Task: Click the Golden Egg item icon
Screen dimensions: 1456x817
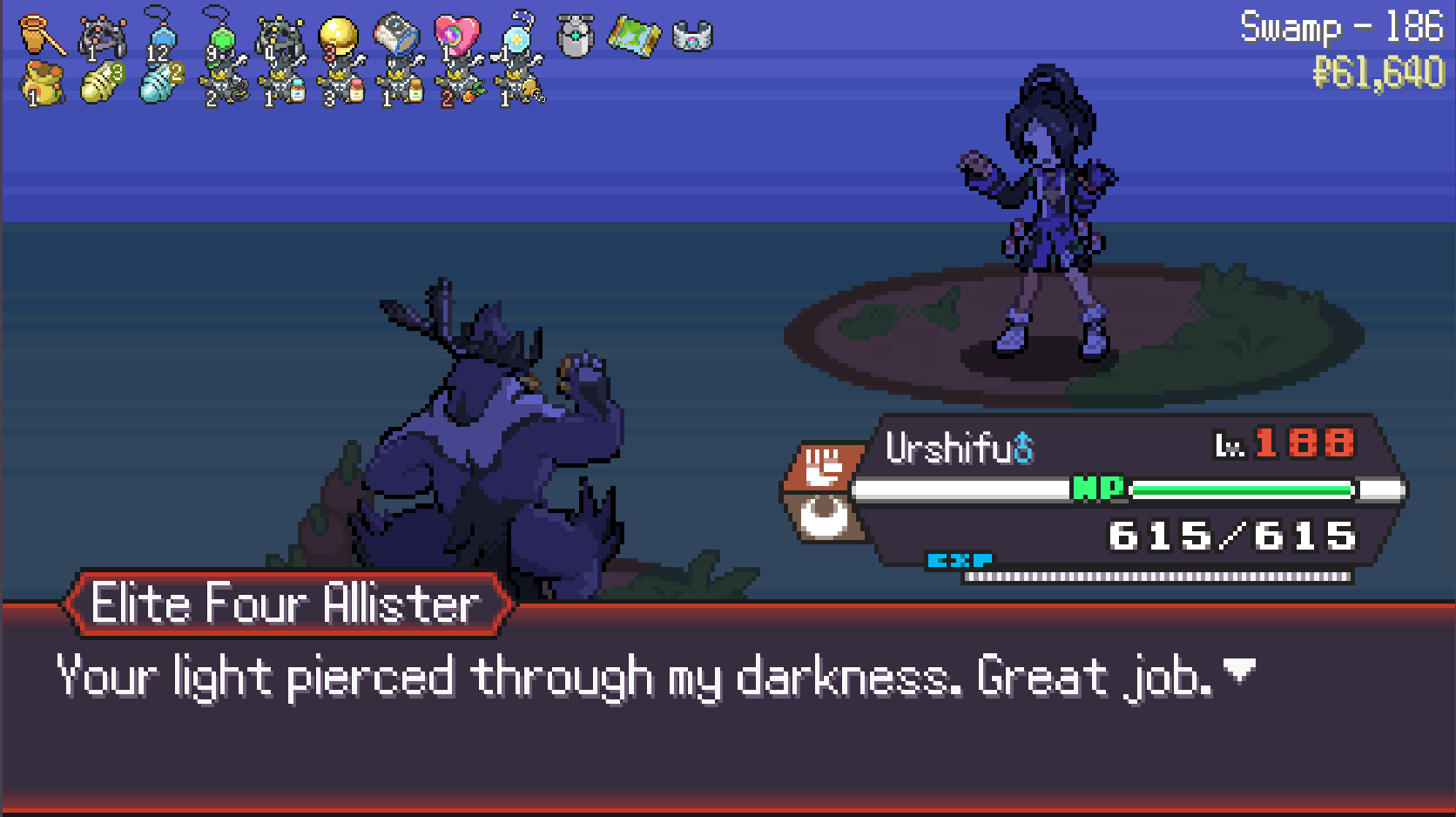Action: pos(338,37)
